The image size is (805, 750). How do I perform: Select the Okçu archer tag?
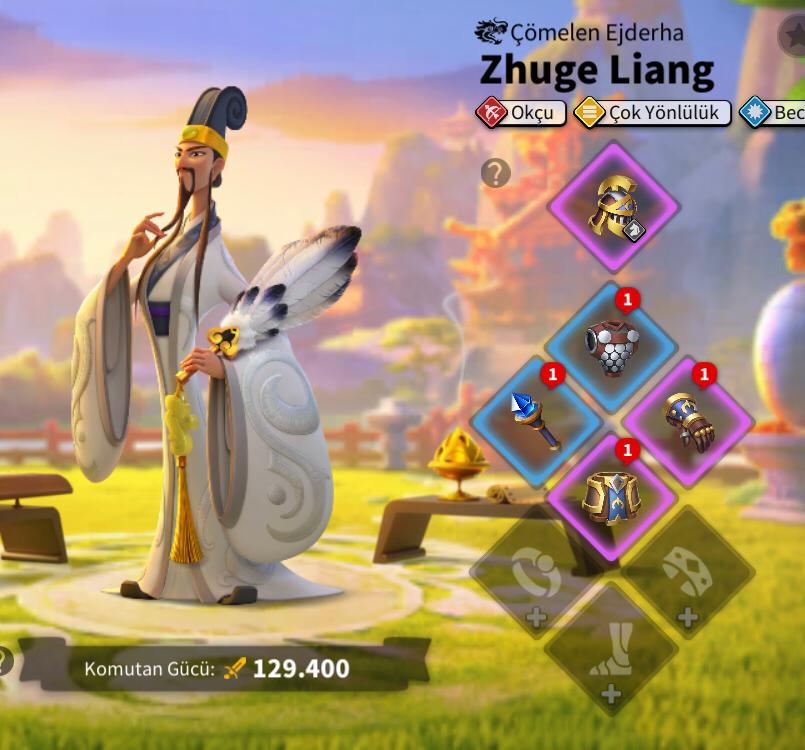point(521,113)
